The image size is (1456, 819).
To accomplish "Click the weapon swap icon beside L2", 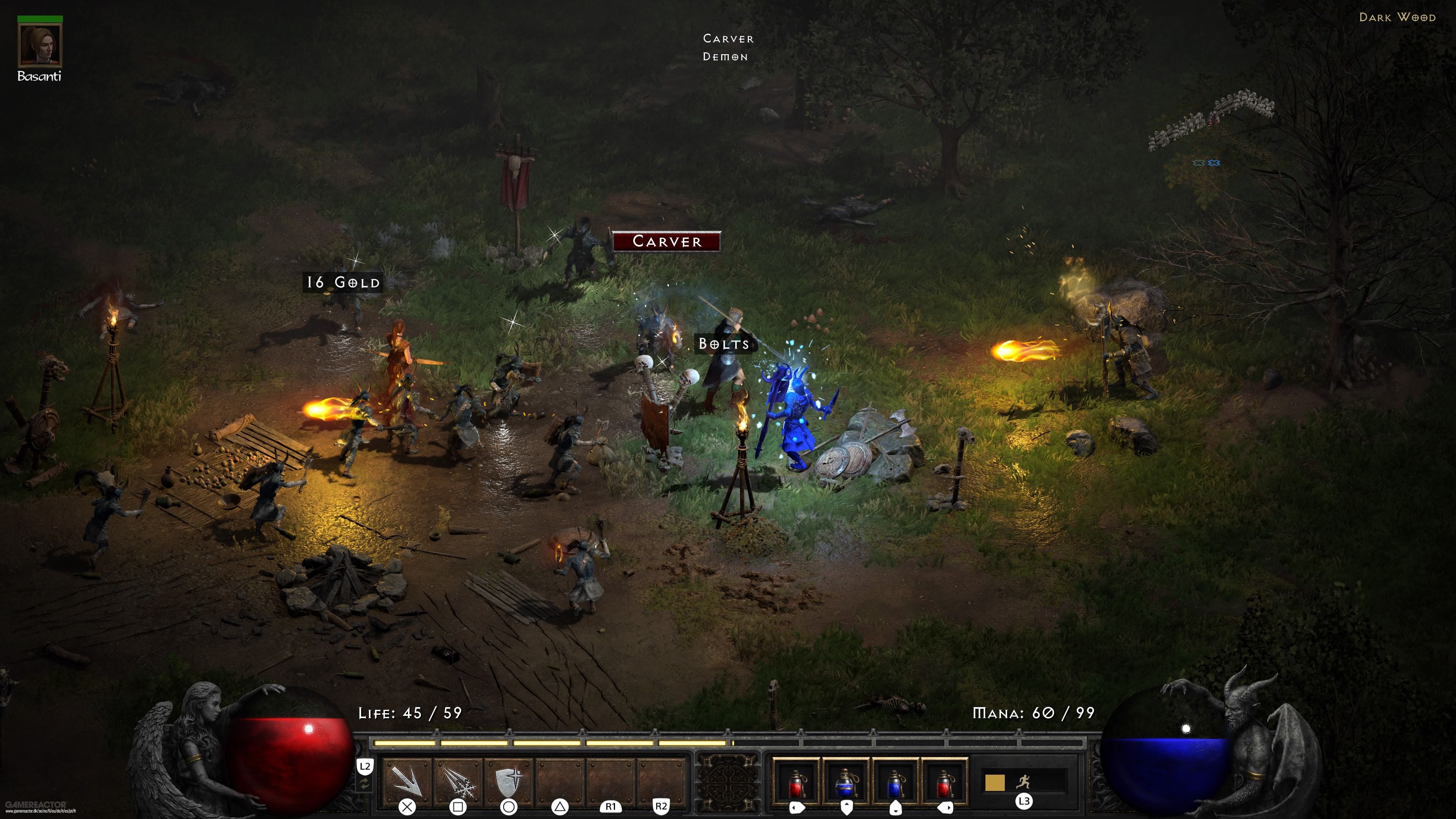I will (364, 784).
